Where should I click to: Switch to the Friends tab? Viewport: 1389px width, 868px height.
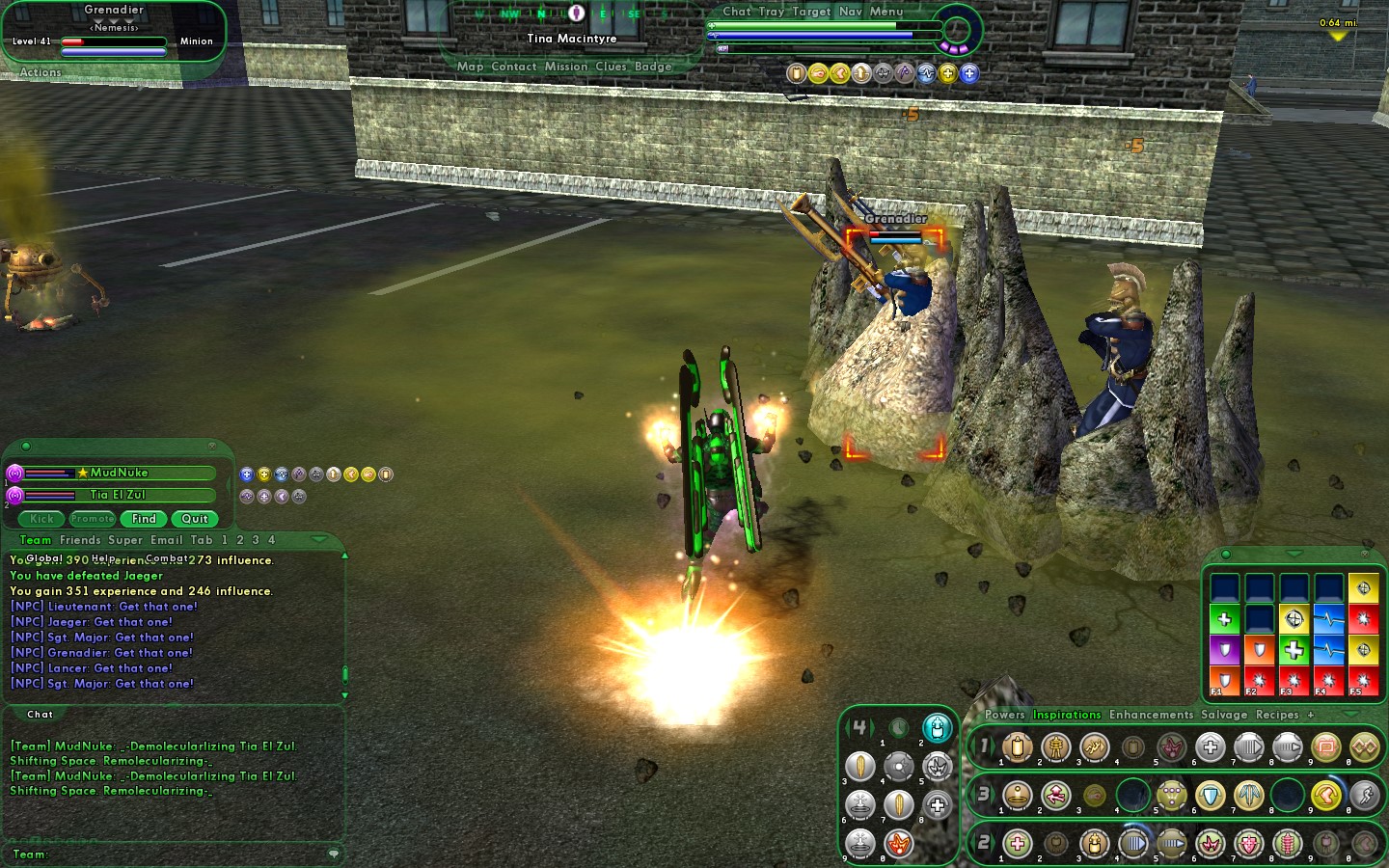click(x=80, y=540)
